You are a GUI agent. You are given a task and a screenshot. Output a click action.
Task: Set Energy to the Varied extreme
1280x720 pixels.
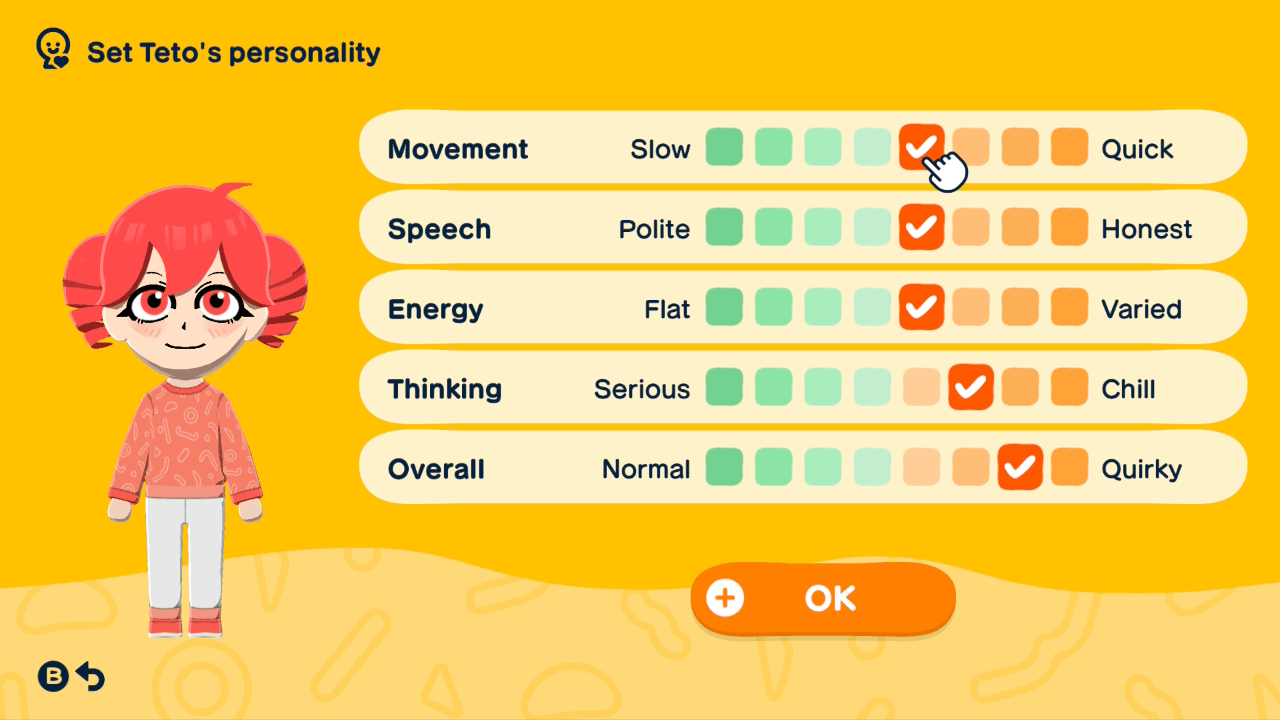point(1069,307)
